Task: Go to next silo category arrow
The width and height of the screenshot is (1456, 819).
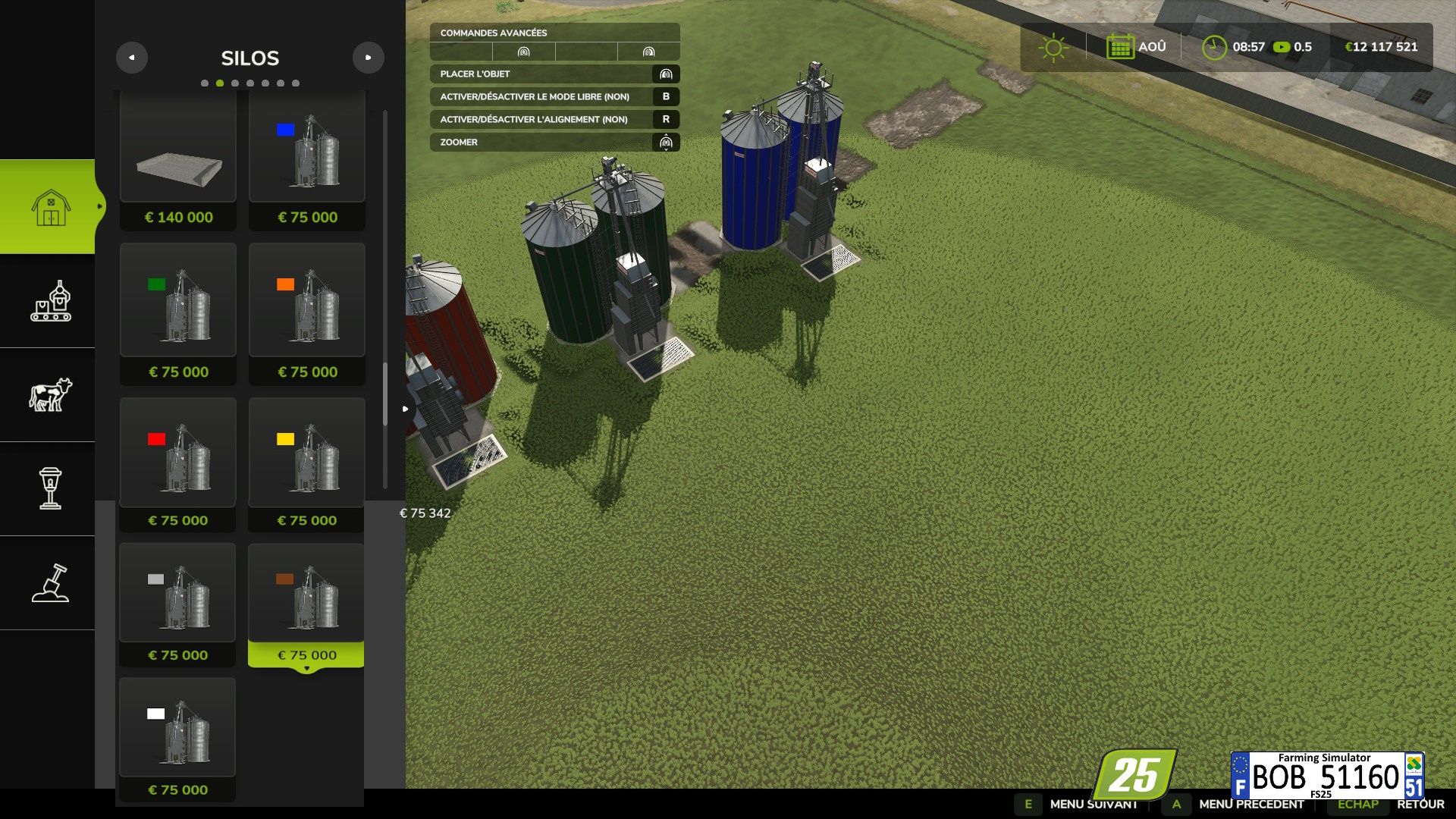Action: [368, 58]
